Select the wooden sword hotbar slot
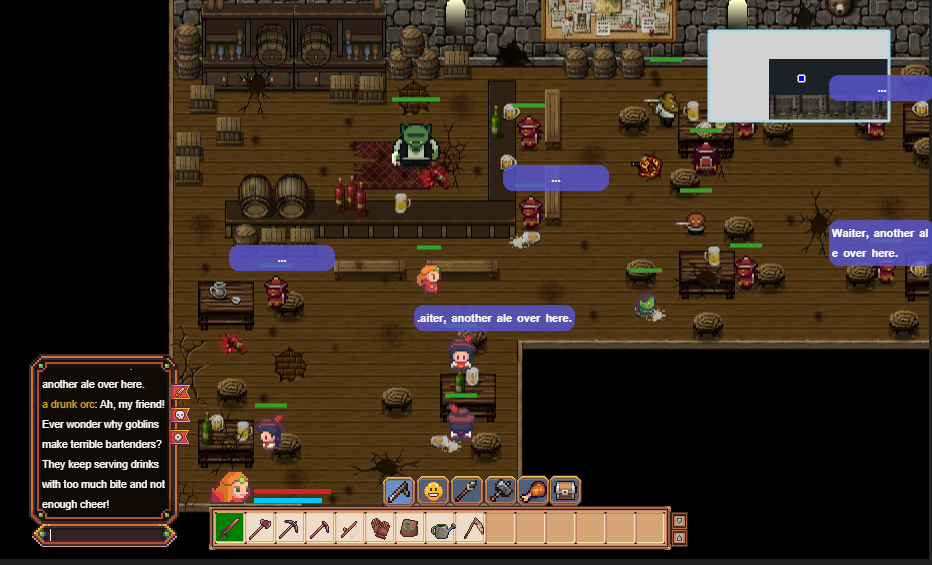 pos(230,528)
